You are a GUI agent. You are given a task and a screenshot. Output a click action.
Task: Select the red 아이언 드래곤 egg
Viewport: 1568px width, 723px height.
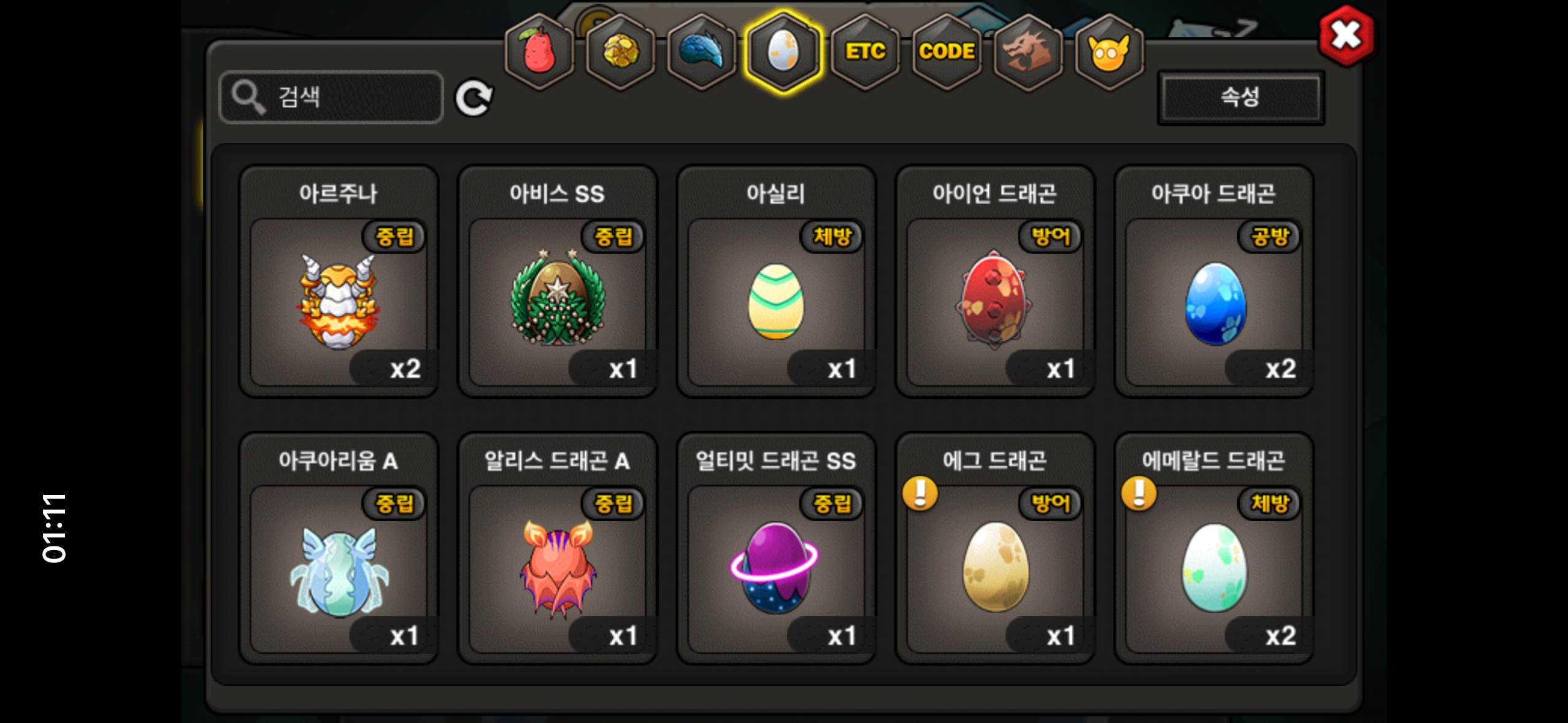click(994, 302)
